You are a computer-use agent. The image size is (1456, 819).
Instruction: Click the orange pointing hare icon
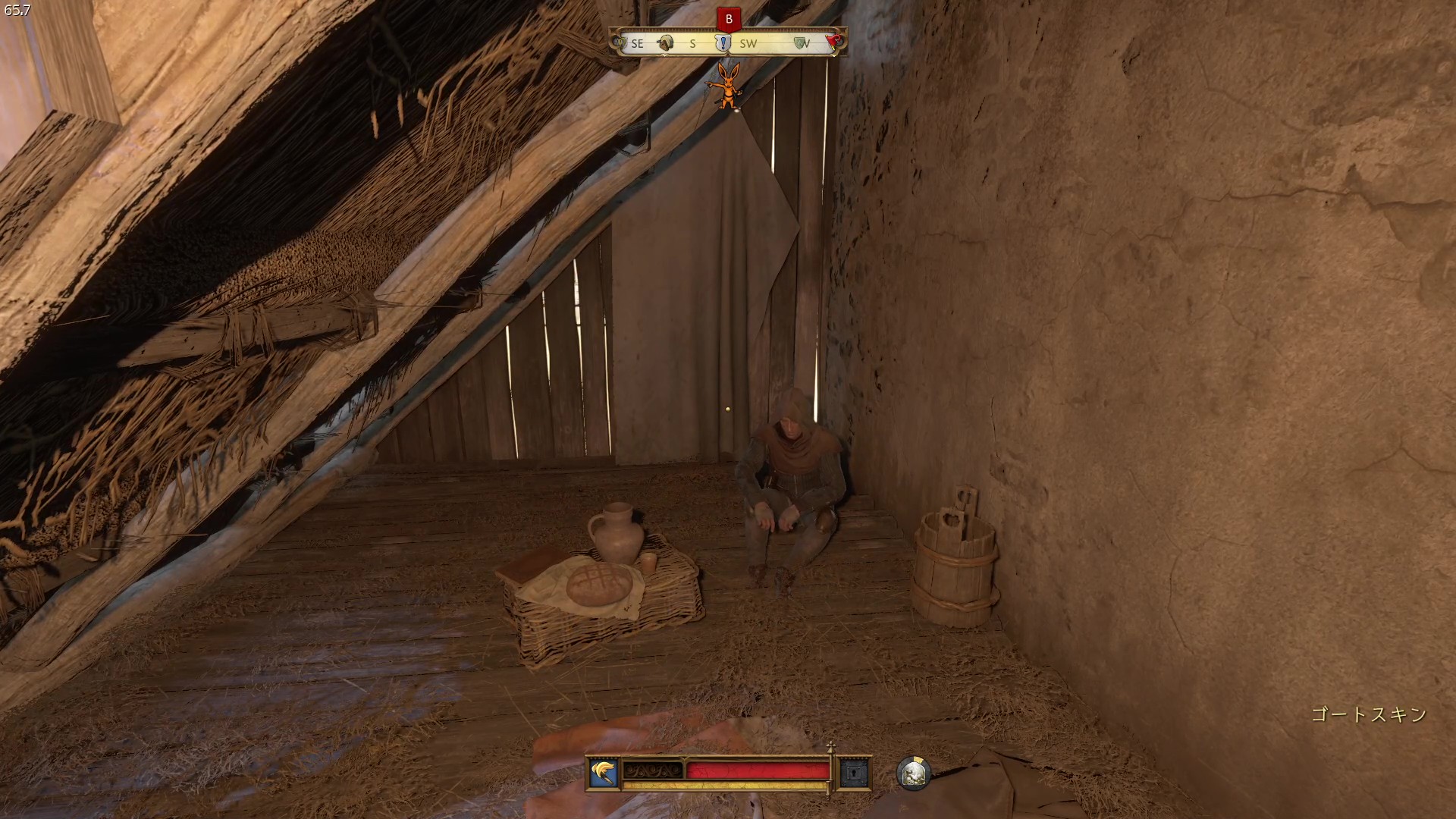(x=724, y=85)
